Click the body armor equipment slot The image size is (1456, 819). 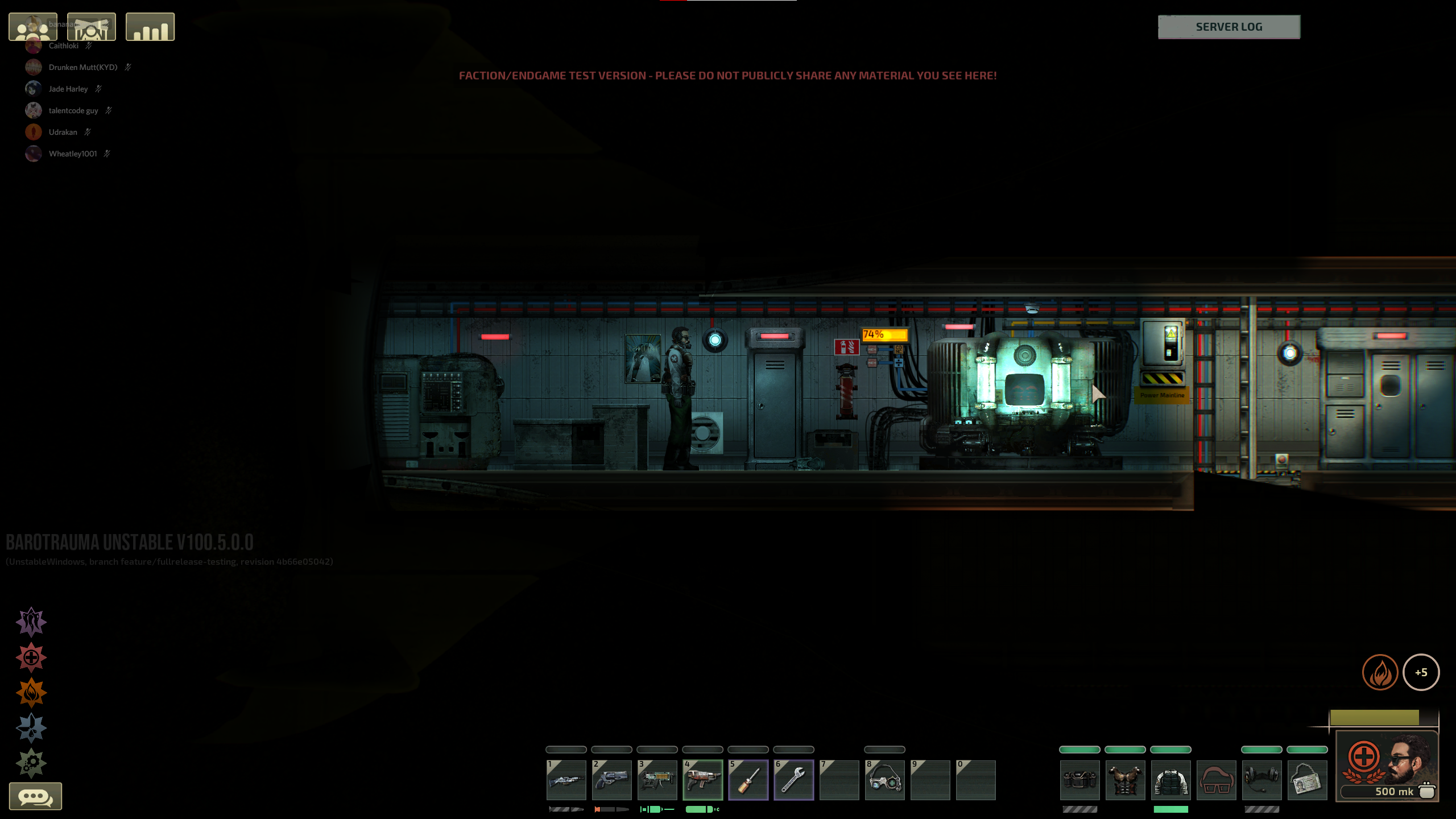point(1125,780)
